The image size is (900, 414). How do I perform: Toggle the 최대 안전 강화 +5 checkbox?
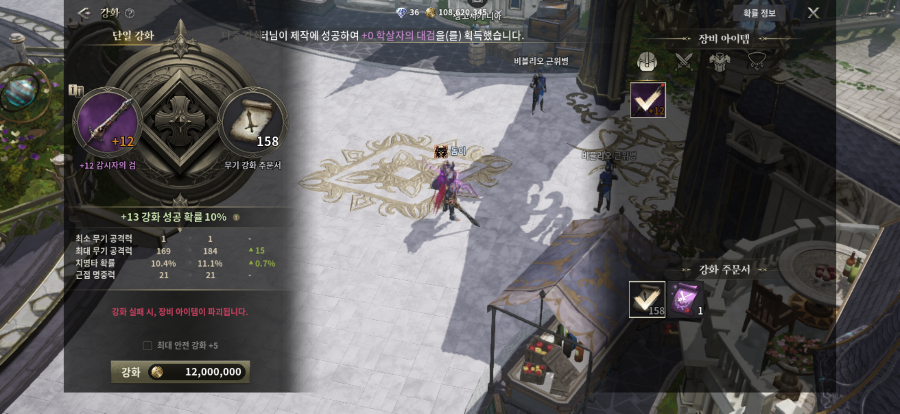tap(148, 345)
